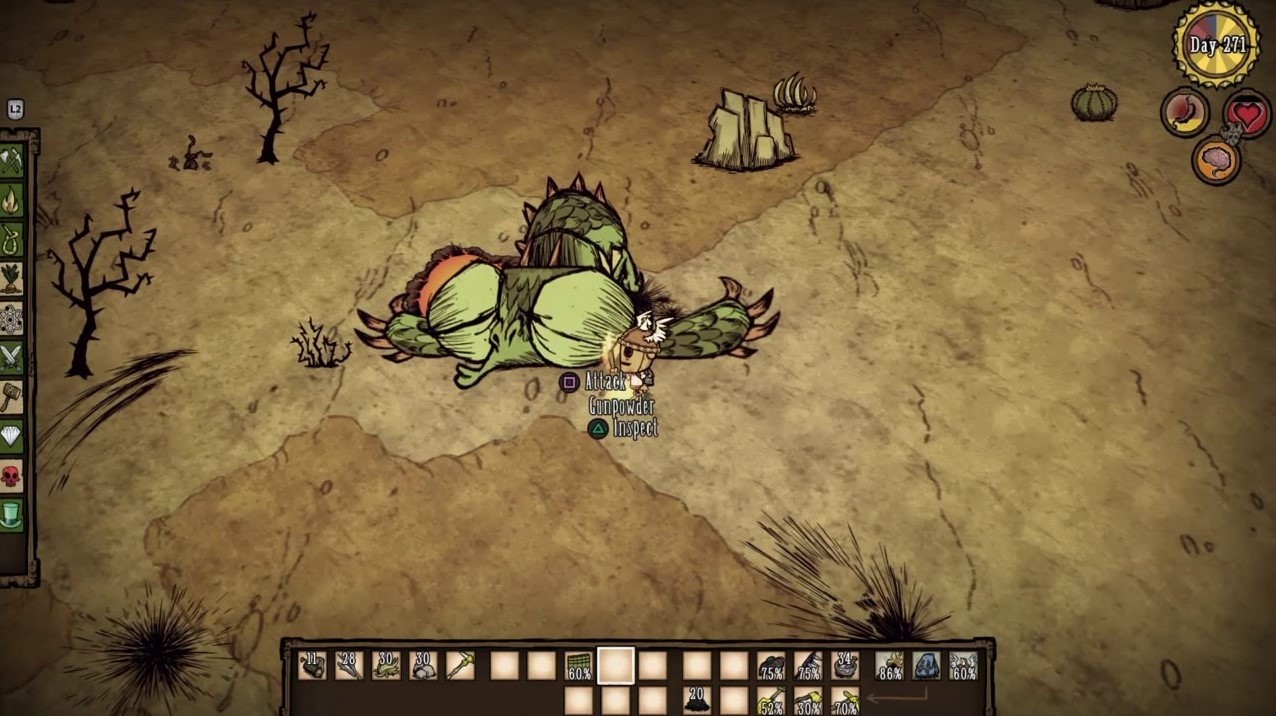Select the Dress tab with green top hat
This screenshot has width=1276, height=716.
click(x=11, y=515)
